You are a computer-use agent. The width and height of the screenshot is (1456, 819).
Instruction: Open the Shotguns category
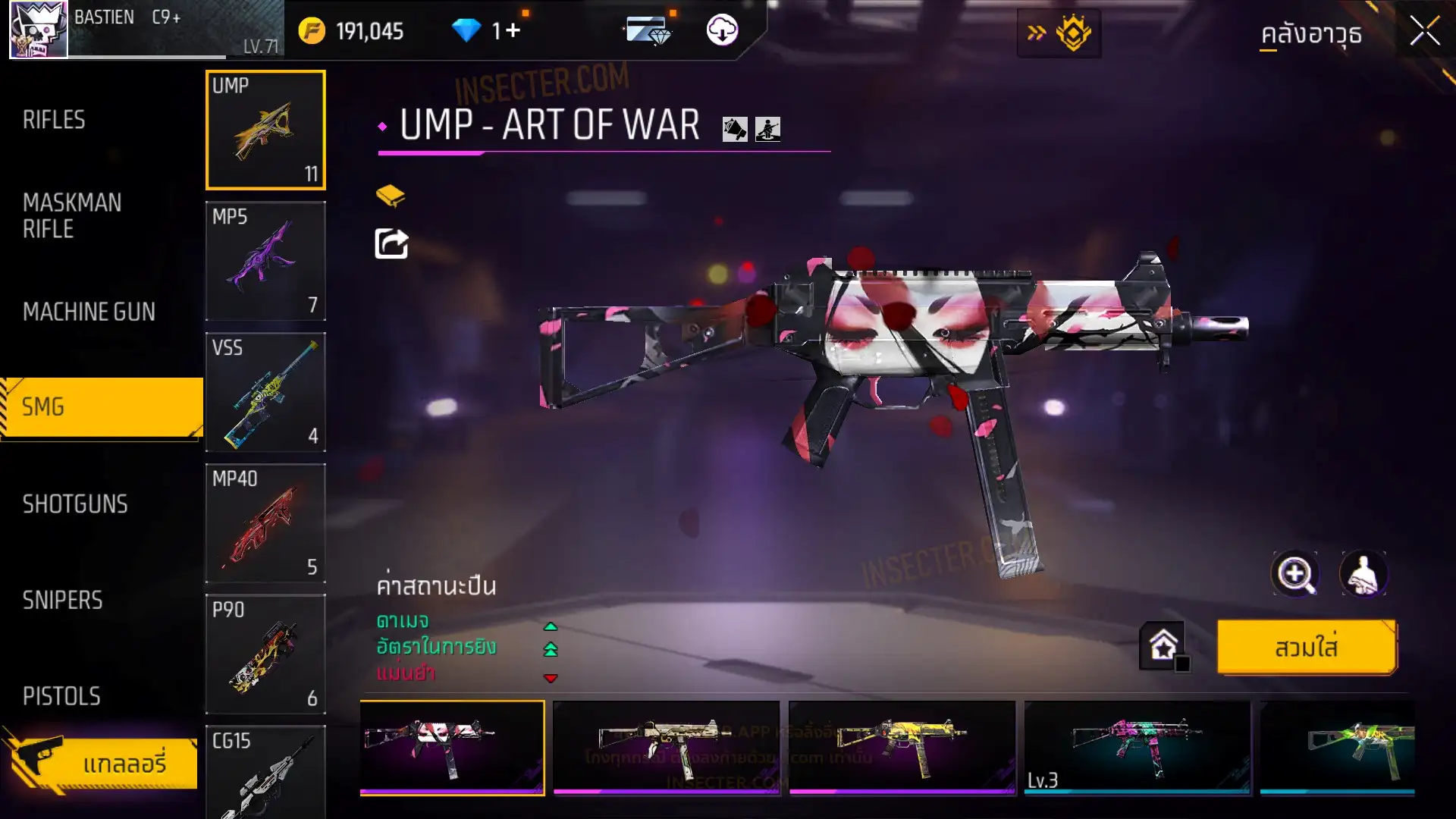(x=75, y=504)
